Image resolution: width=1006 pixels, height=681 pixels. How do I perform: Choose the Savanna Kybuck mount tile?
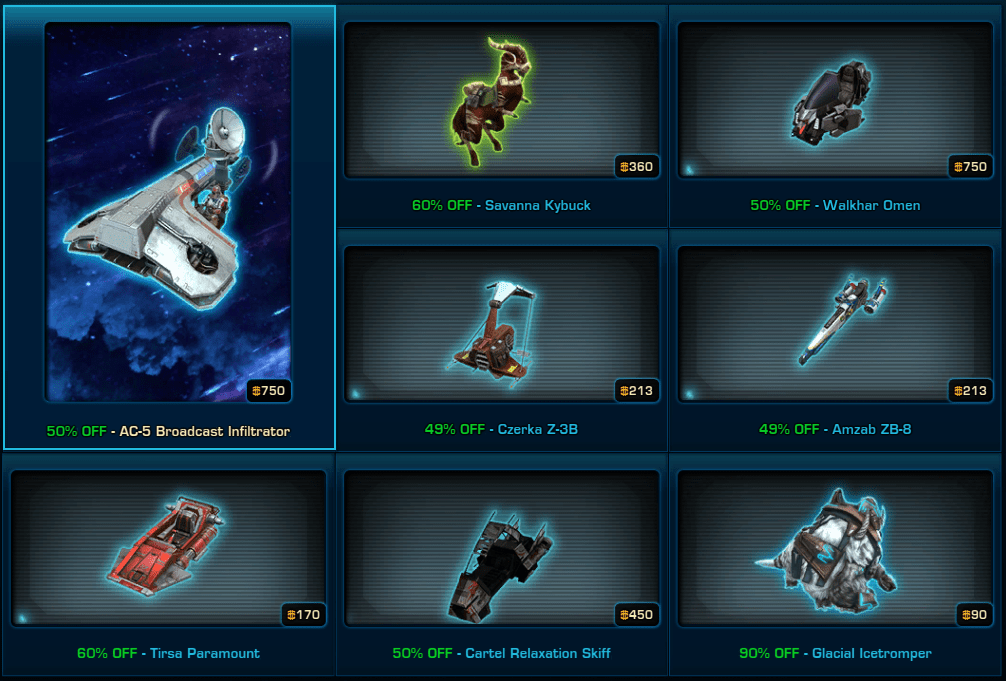[501, 101]
